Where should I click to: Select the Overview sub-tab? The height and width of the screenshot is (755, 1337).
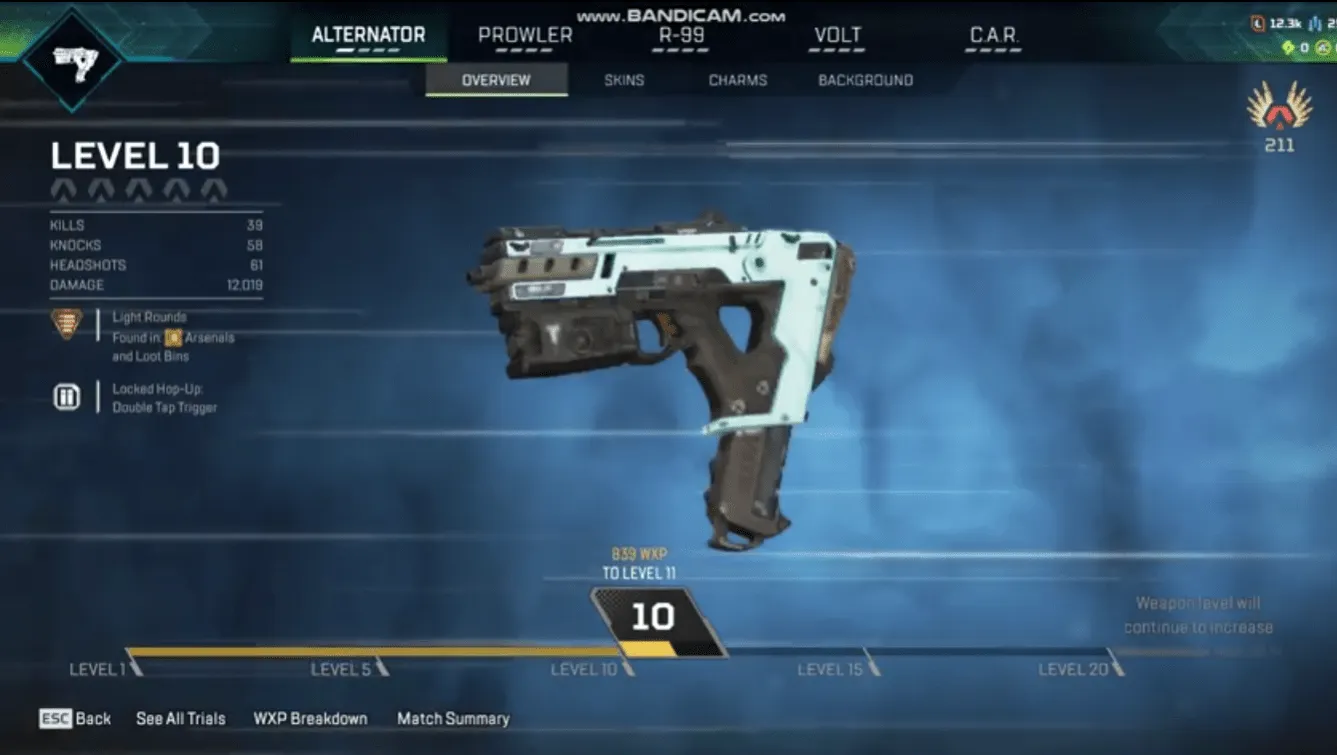[496, 80]
